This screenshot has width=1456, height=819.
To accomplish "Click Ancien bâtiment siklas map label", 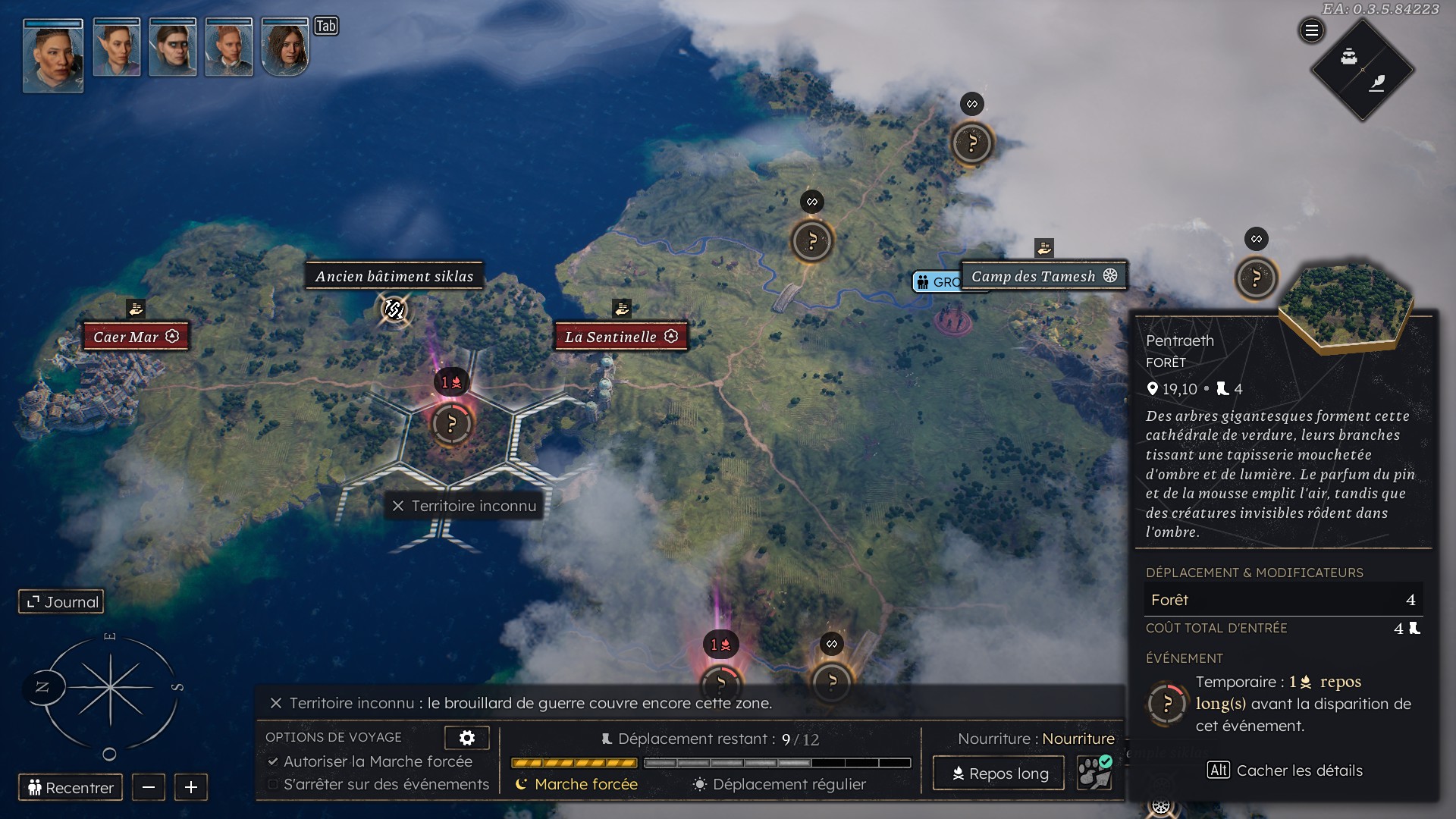I will 394,276.
